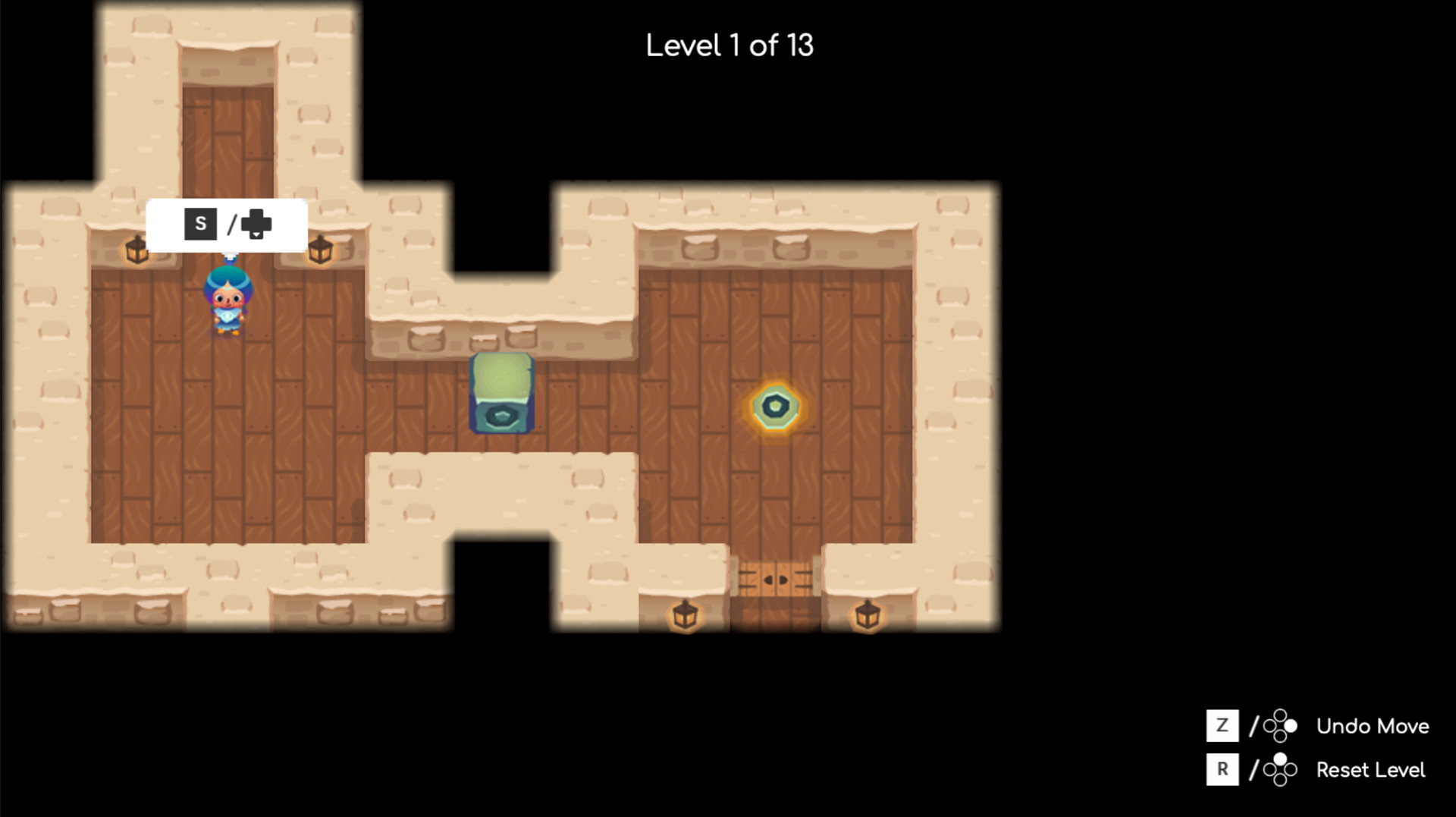
Task: Click the controller button icon beside Undo Move
Action: (1281, 726)
